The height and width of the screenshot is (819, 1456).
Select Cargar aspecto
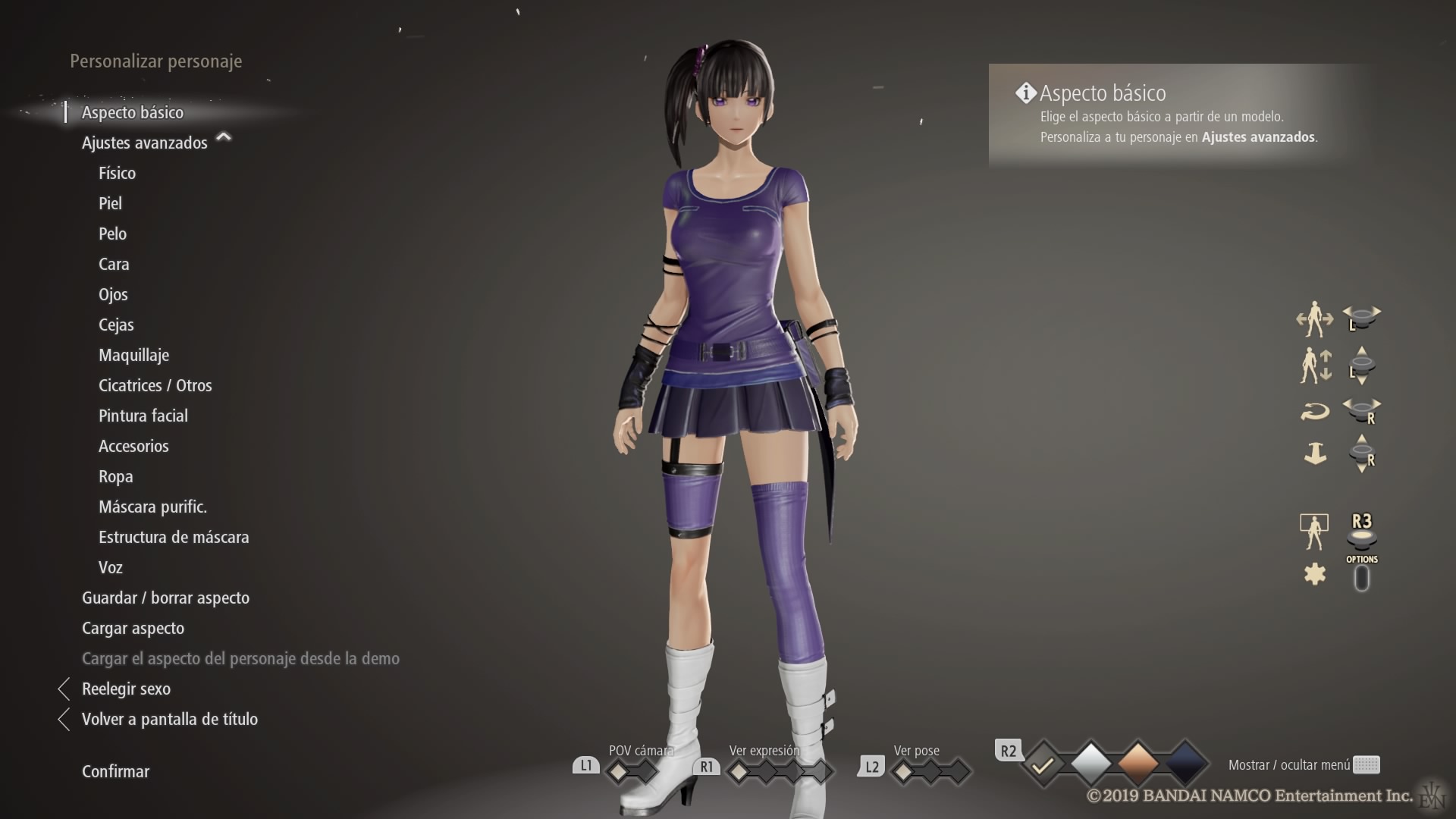click(x=133, y=628)
